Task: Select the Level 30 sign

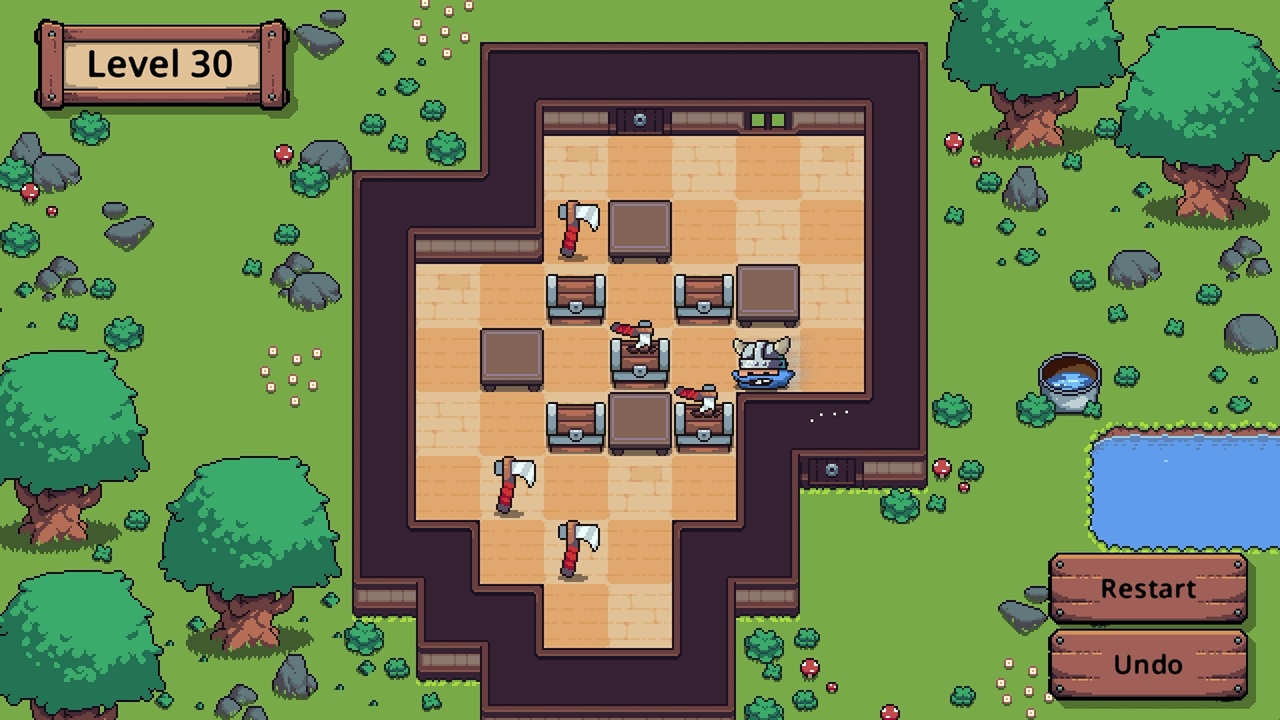Action: (160, 63)
